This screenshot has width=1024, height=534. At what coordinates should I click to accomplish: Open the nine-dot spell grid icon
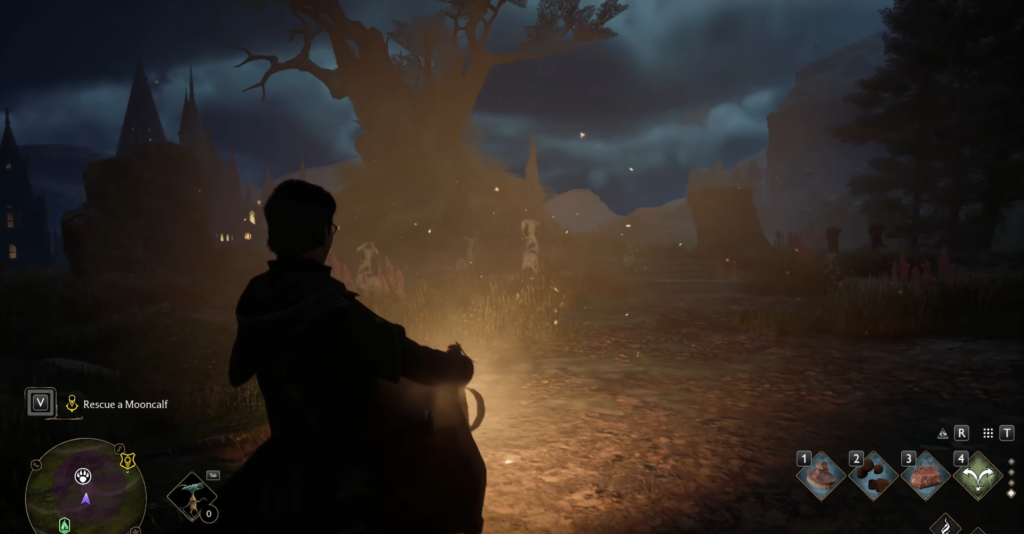(988, 434)
